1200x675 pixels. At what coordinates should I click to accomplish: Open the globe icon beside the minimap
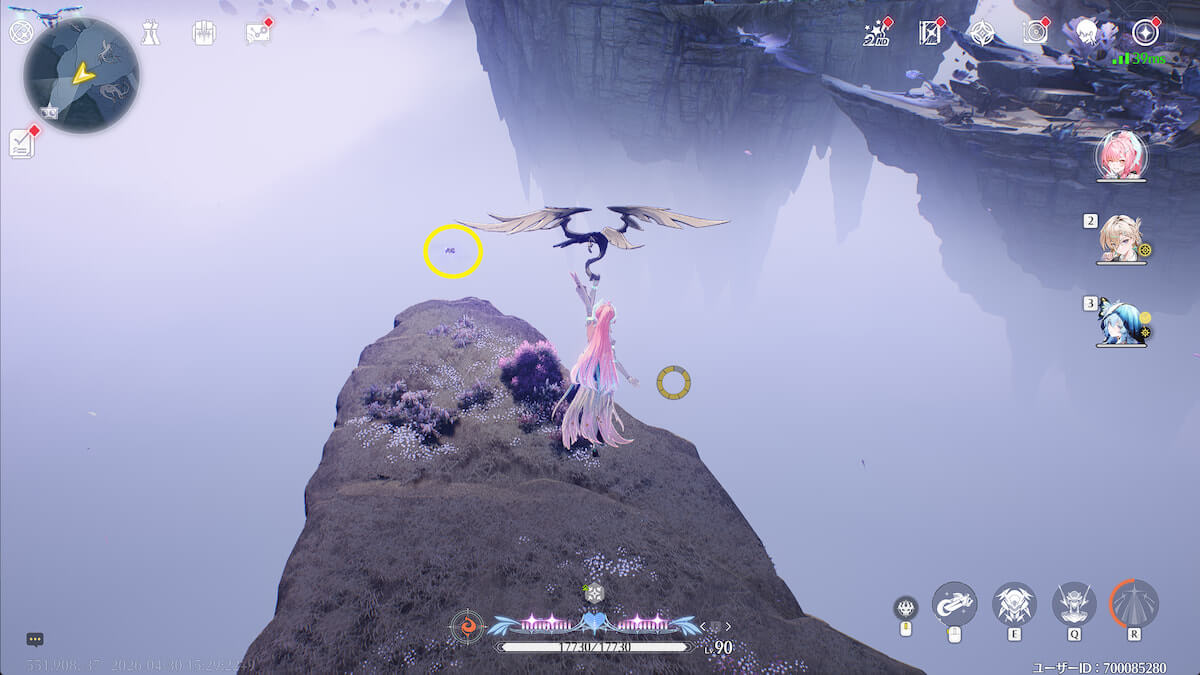[20, 32]
